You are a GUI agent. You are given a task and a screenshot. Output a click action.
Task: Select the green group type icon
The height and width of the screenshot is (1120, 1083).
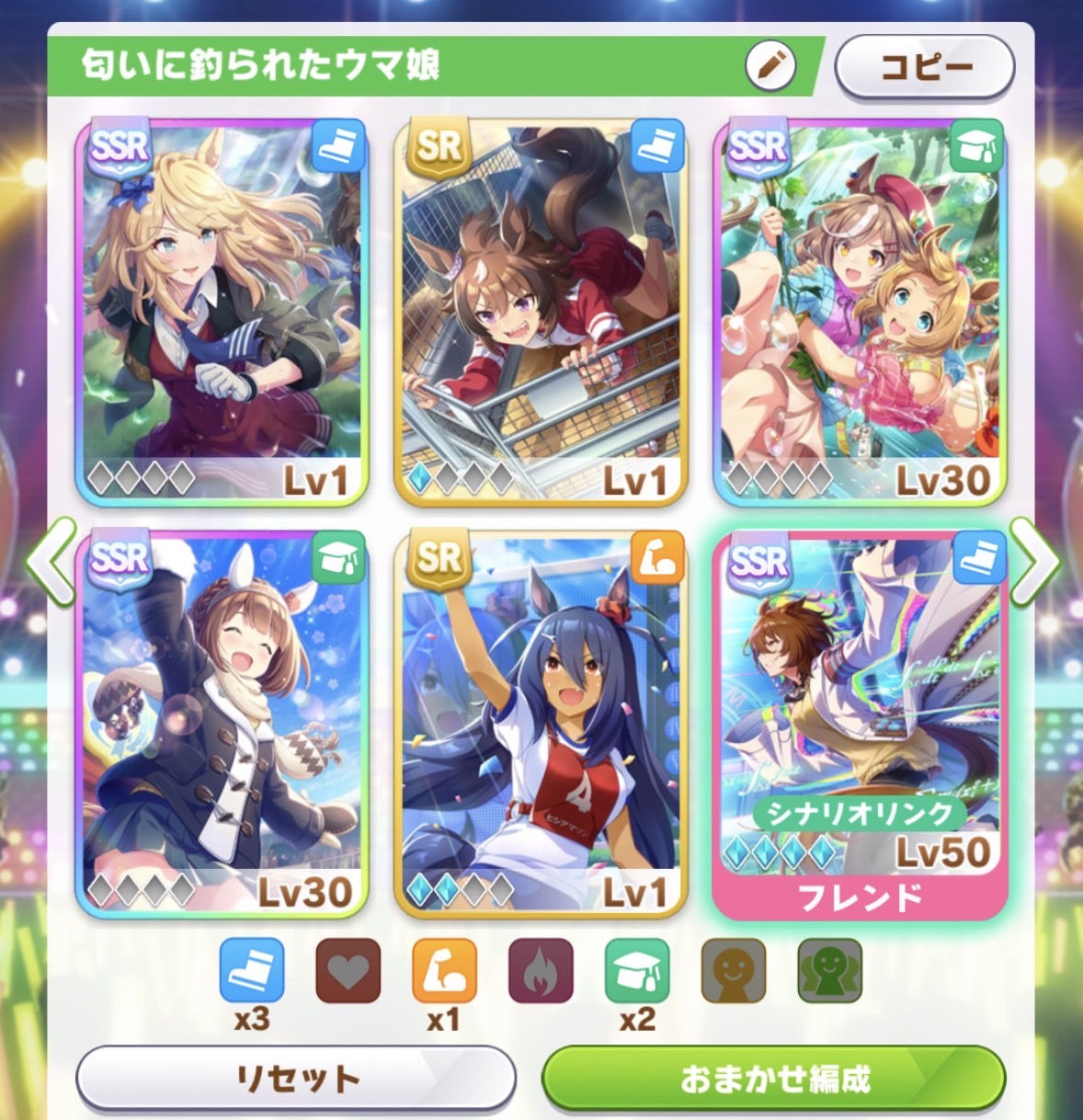point(829,971)
